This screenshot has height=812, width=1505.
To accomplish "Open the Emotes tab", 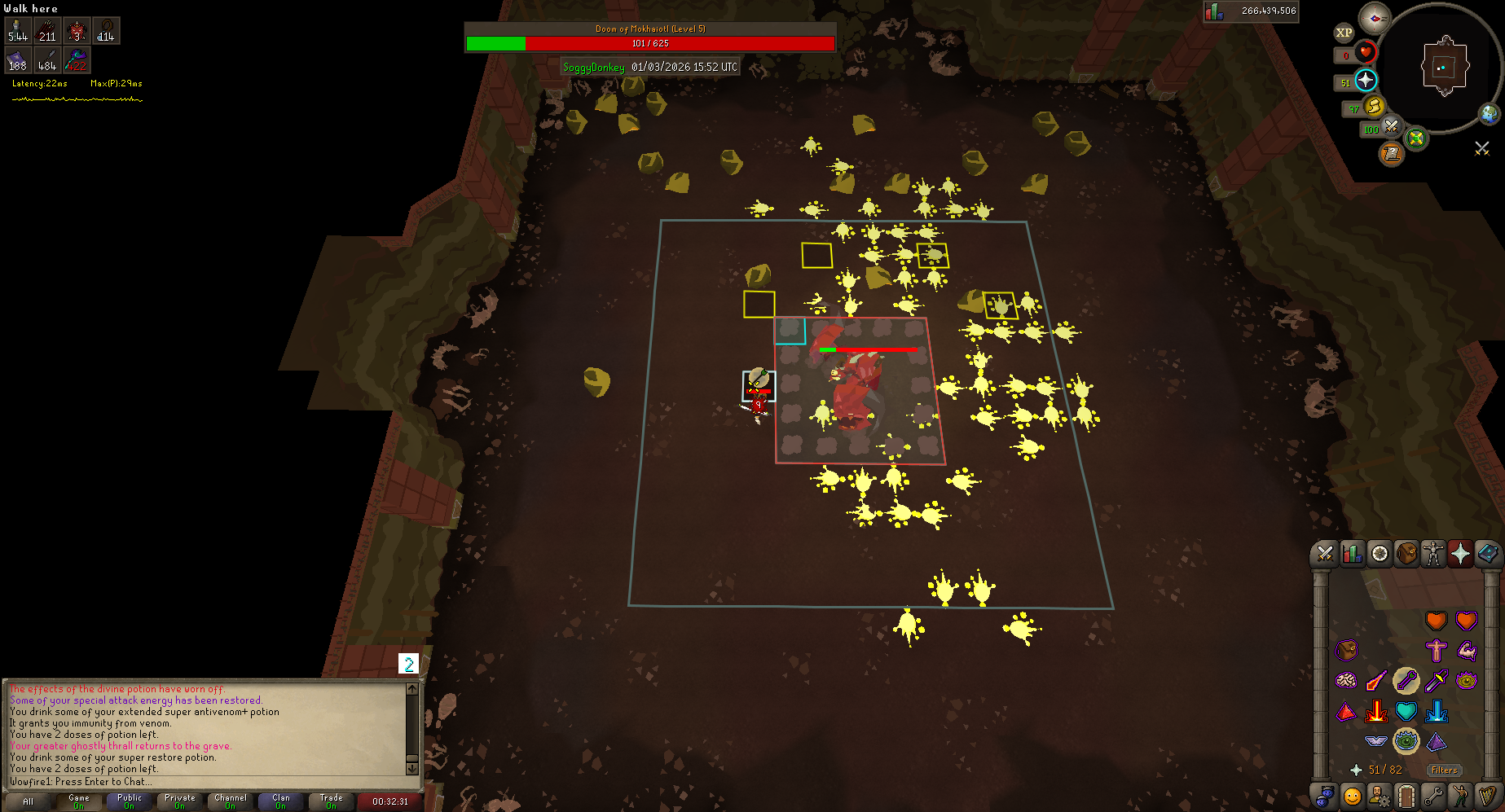I will coord(1461,796).
